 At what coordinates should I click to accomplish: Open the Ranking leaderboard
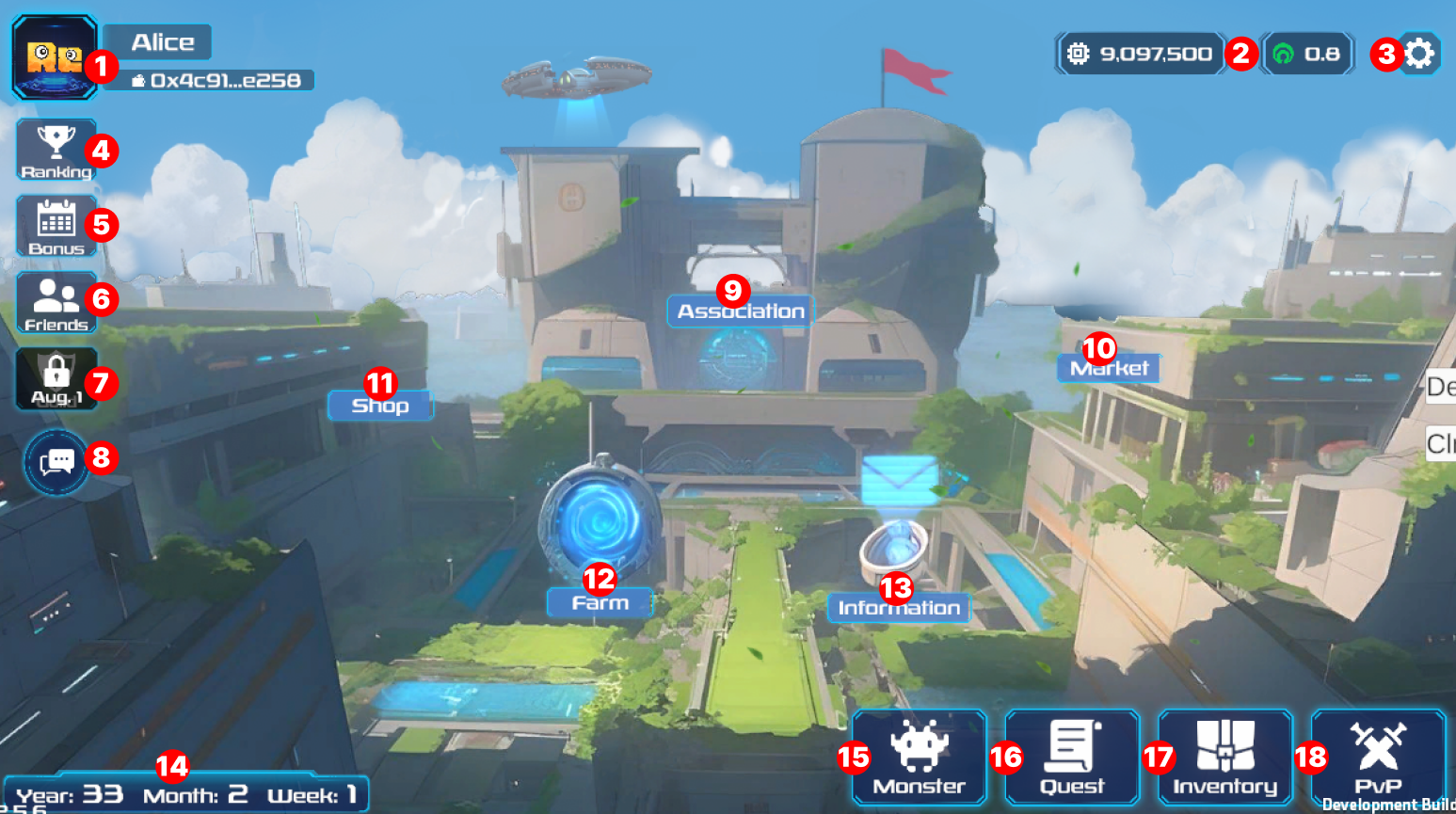(56, 150)
